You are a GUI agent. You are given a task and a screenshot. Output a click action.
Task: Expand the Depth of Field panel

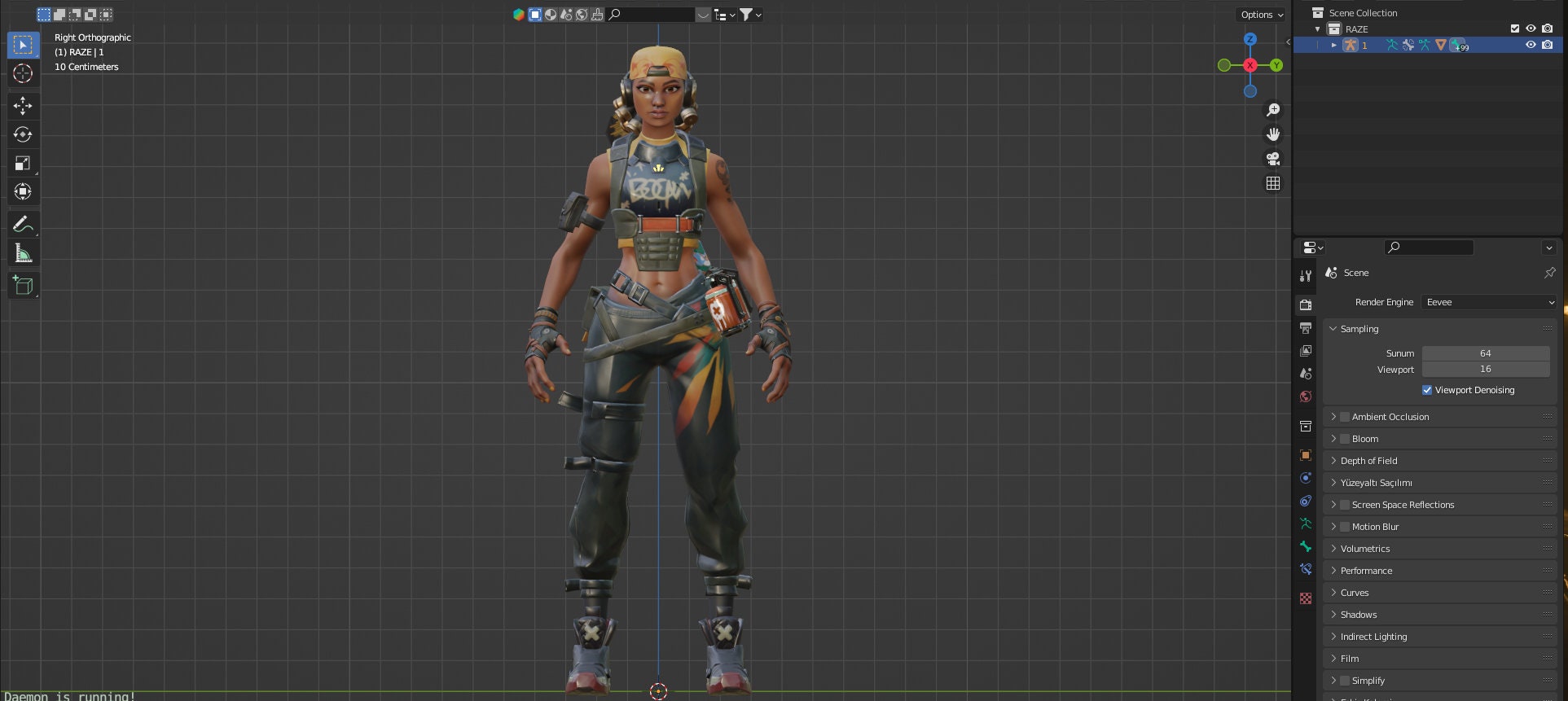(x=1369, y=460)
